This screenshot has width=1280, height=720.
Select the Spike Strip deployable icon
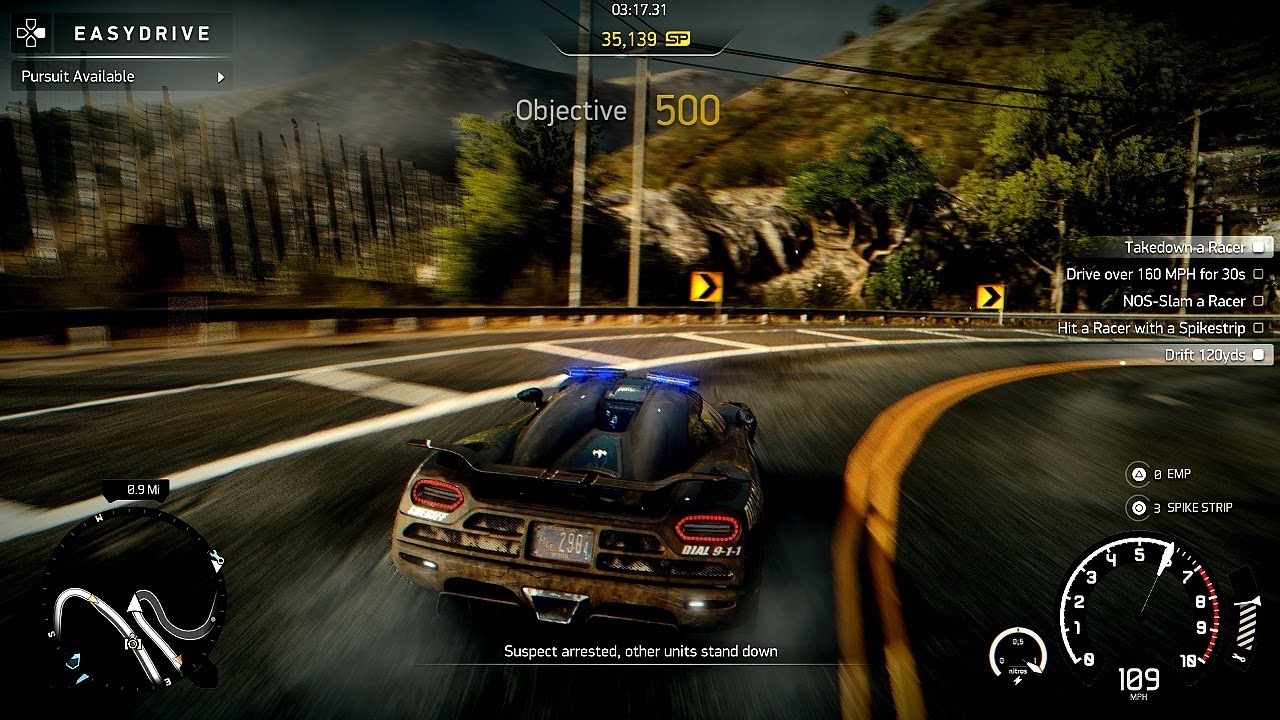click(1137, 508)
